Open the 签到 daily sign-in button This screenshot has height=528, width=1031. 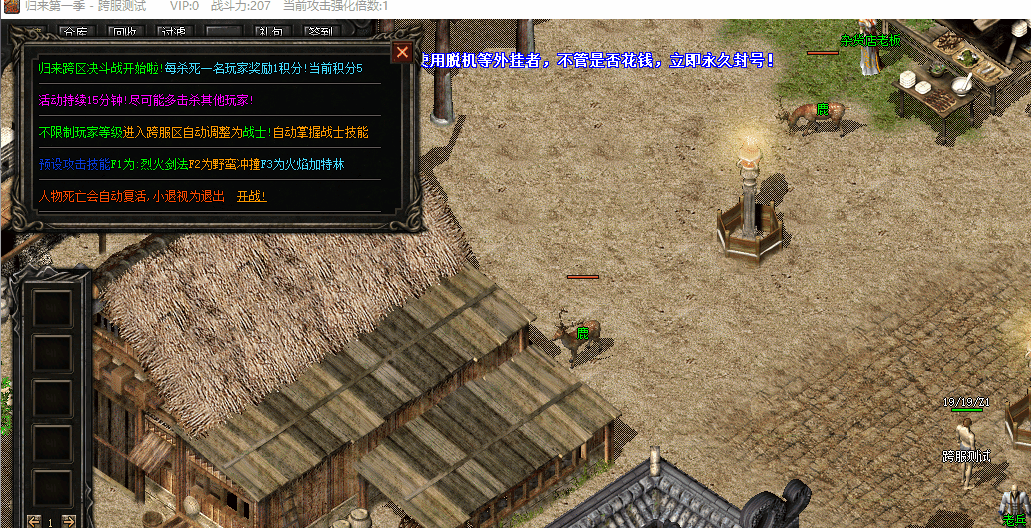[x=320, y=33]
